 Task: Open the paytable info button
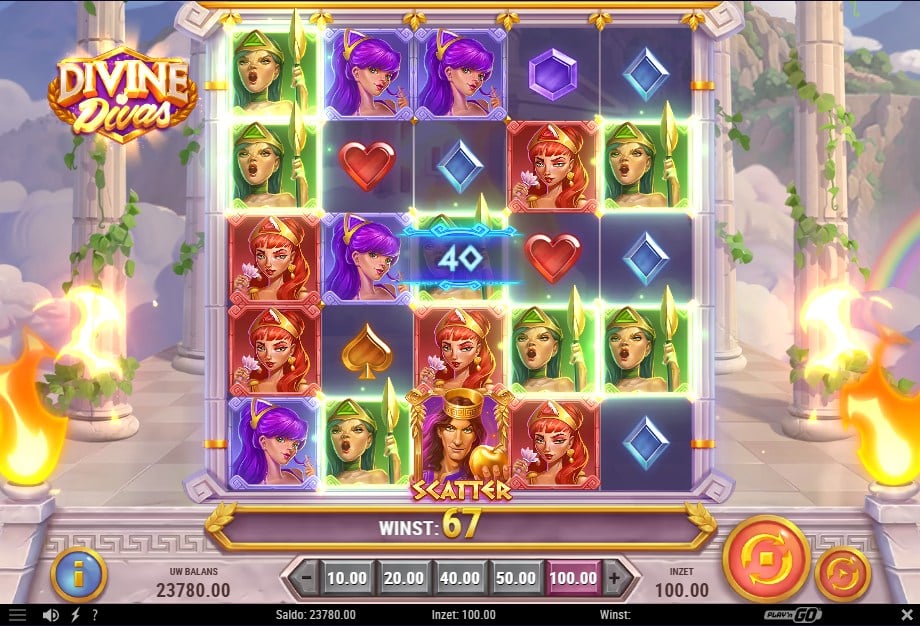[x=78, y=574]
